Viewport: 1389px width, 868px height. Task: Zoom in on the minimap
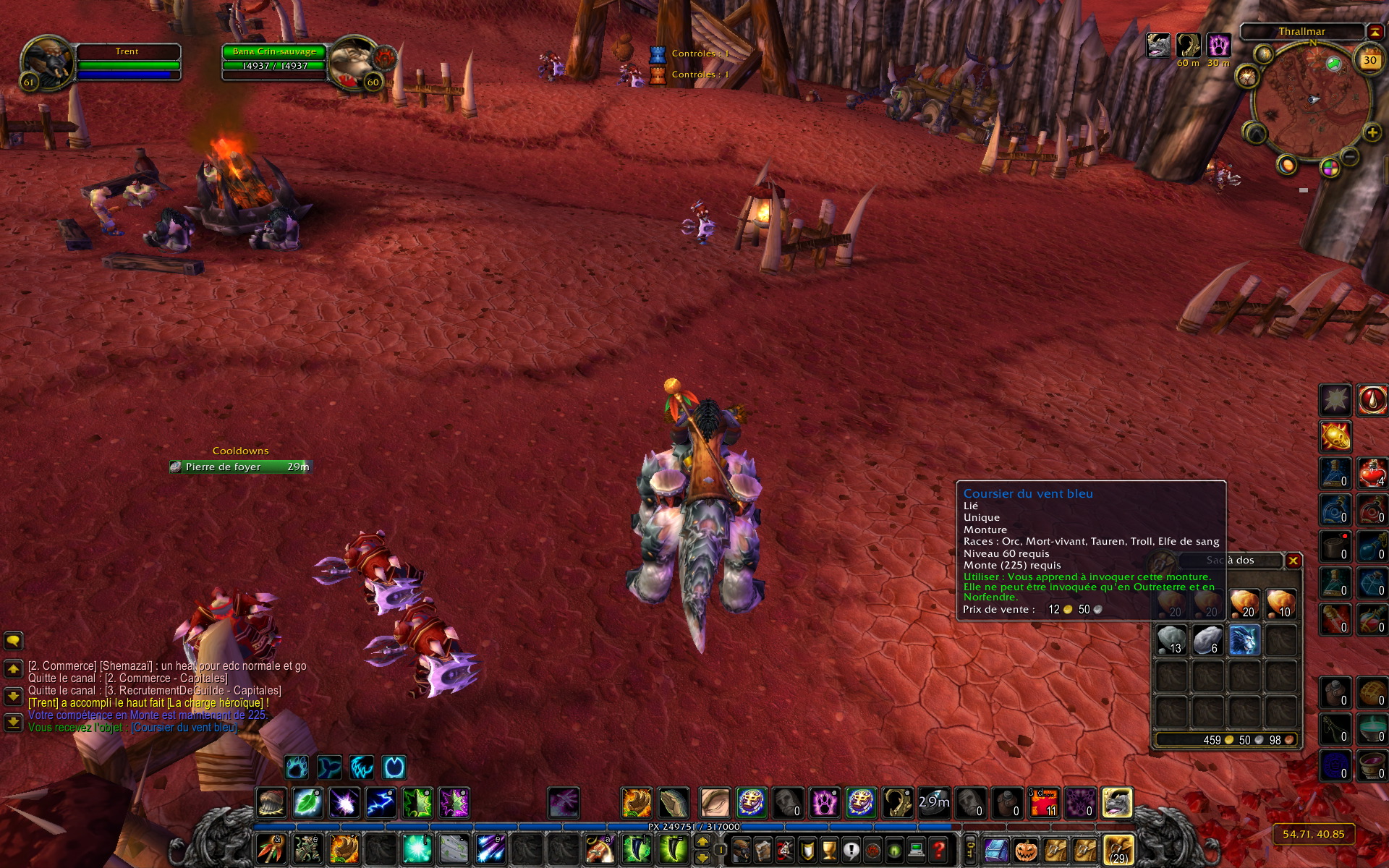coord(1372,132)
